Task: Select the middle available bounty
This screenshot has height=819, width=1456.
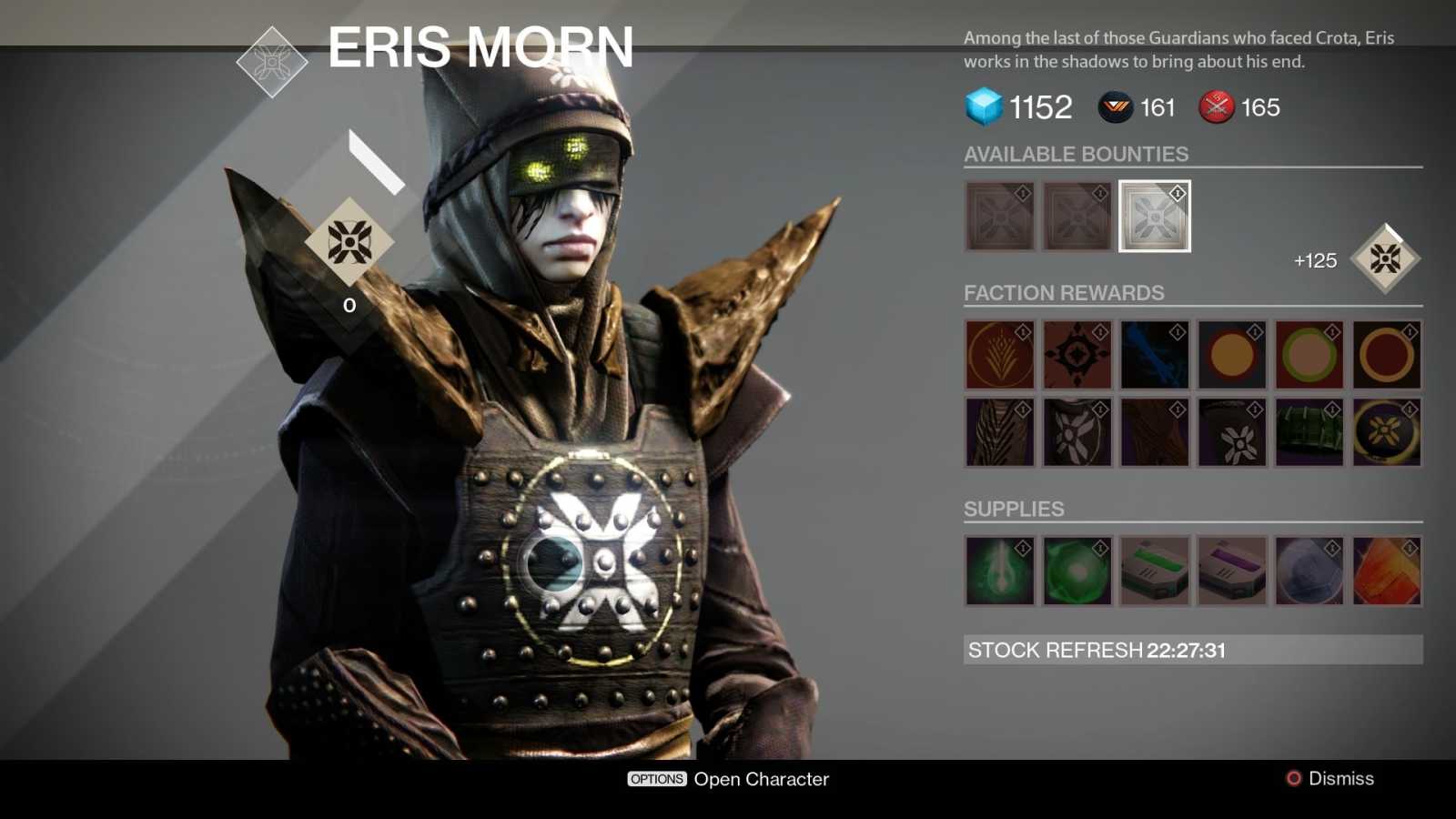Action: 1077,217
